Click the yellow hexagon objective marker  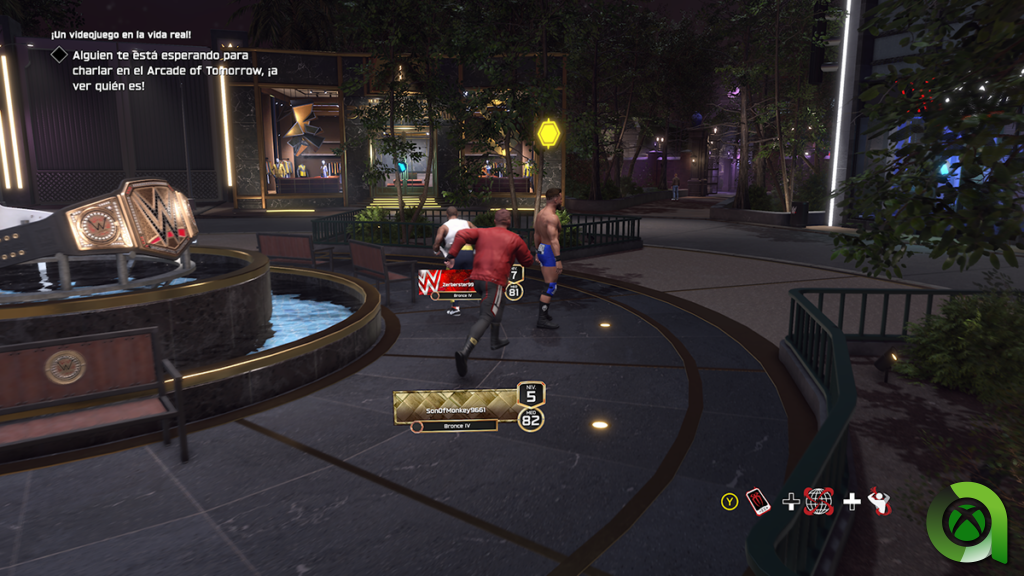pyautogui.click(x=548, y=133)
